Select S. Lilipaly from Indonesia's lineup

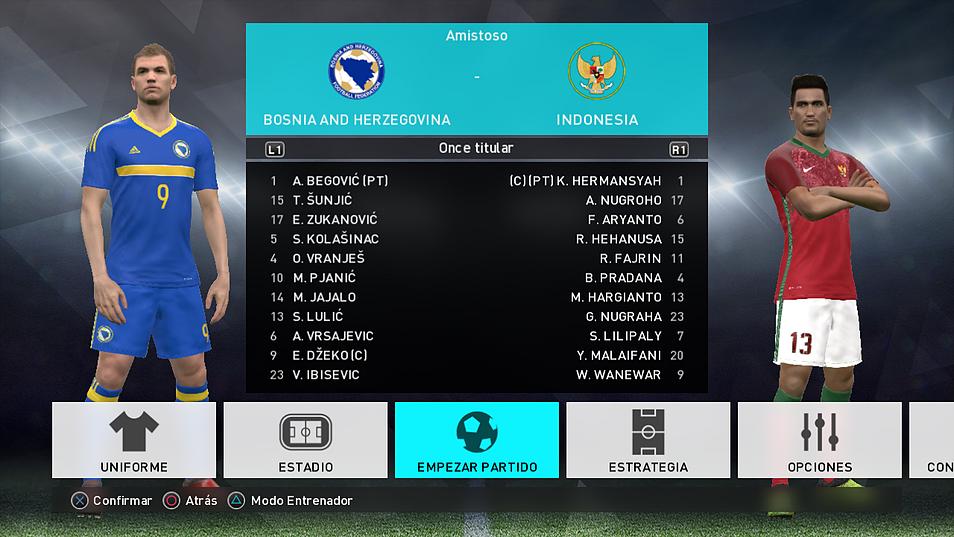625,336
